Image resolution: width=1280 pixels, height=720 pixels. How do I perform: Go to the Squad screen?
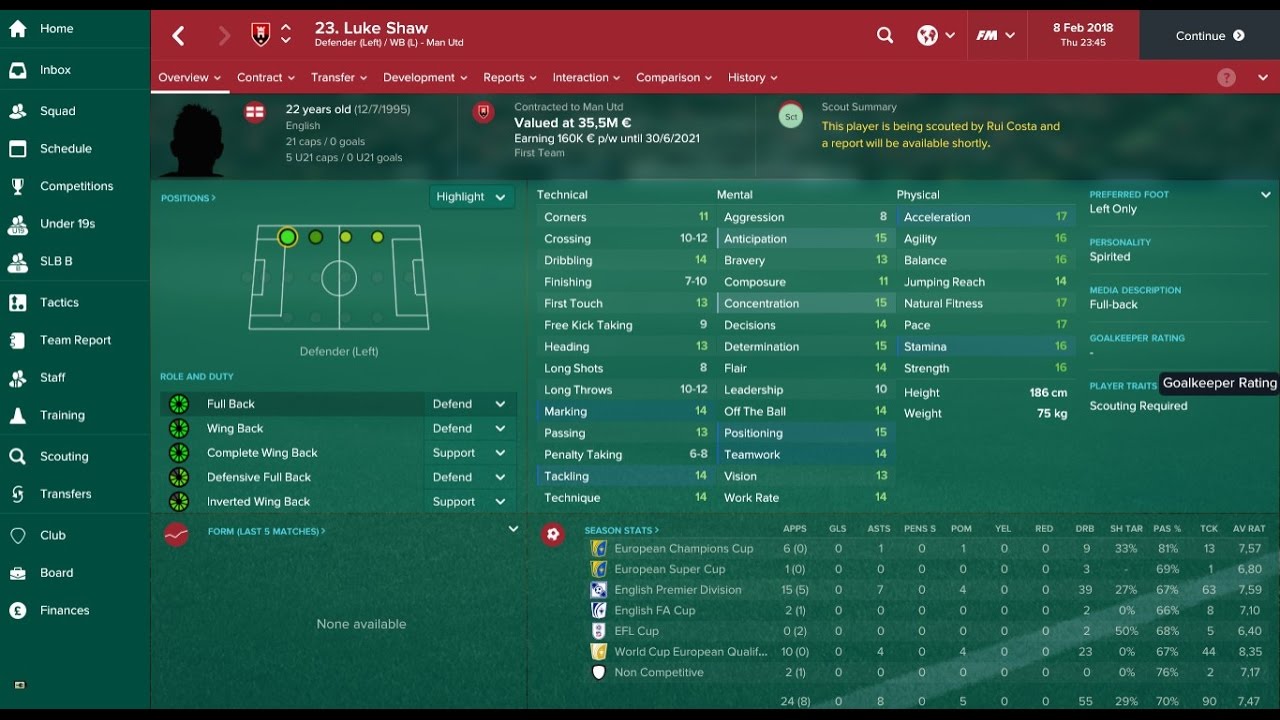point(57,111)
